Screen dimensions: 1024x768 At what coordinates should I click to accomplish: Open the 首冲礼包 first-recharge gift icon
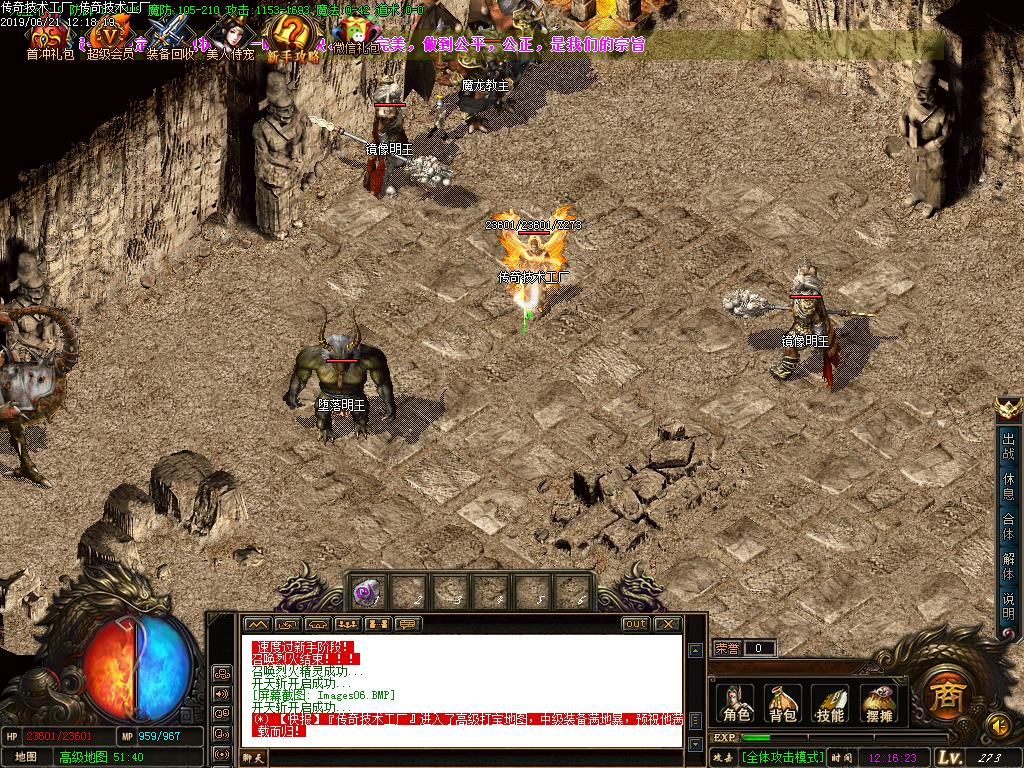click(49, 37)
